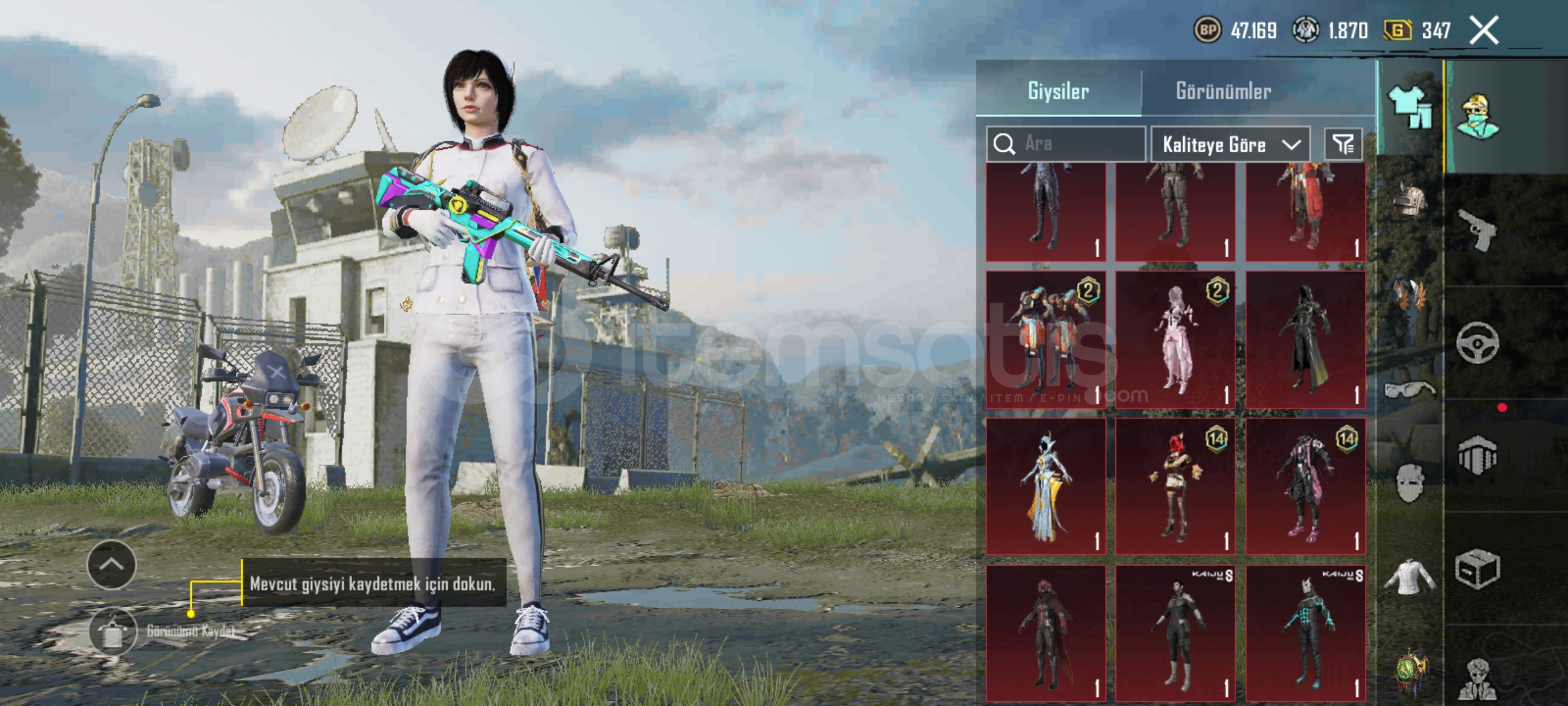The height and width of the screenshot is (706, 1568).
Task: Open the vehicle skins steering wheel category
Action: pyautogui.click(x=1477, y=343)
